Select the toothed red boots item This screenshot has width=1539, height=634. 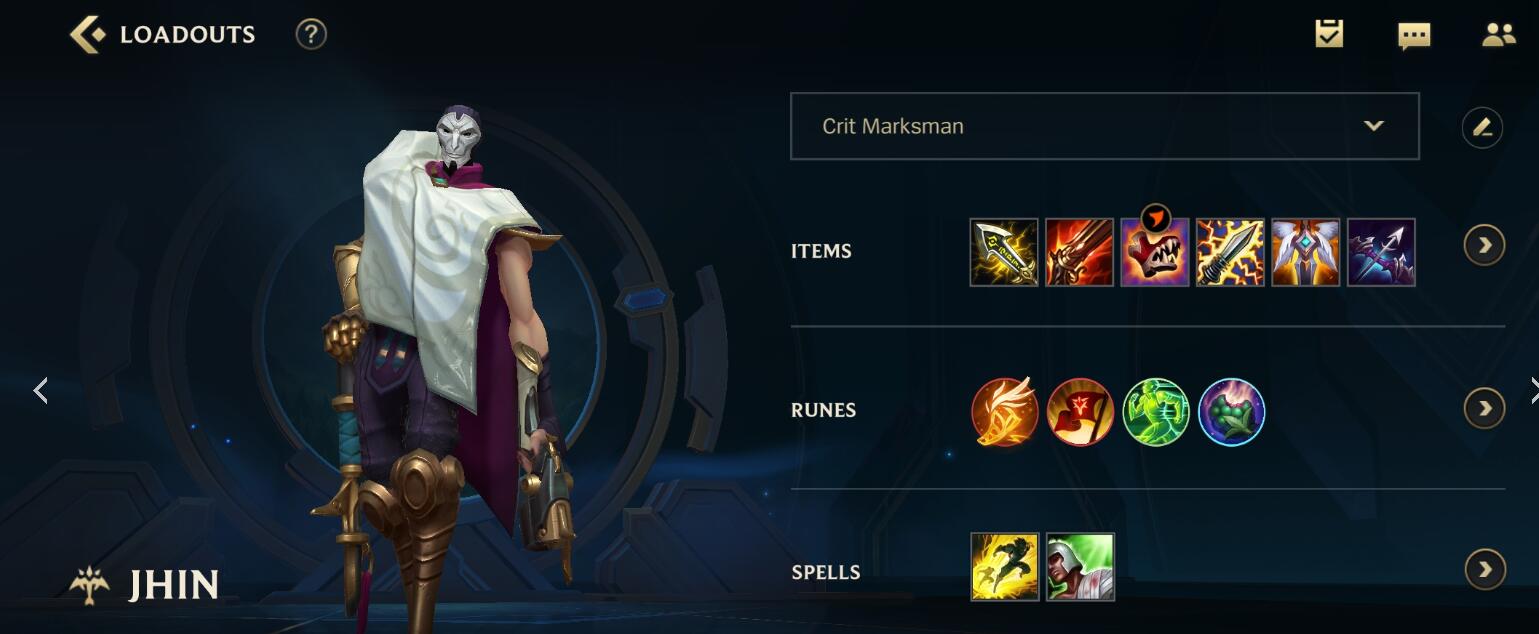coord(1155,252)
